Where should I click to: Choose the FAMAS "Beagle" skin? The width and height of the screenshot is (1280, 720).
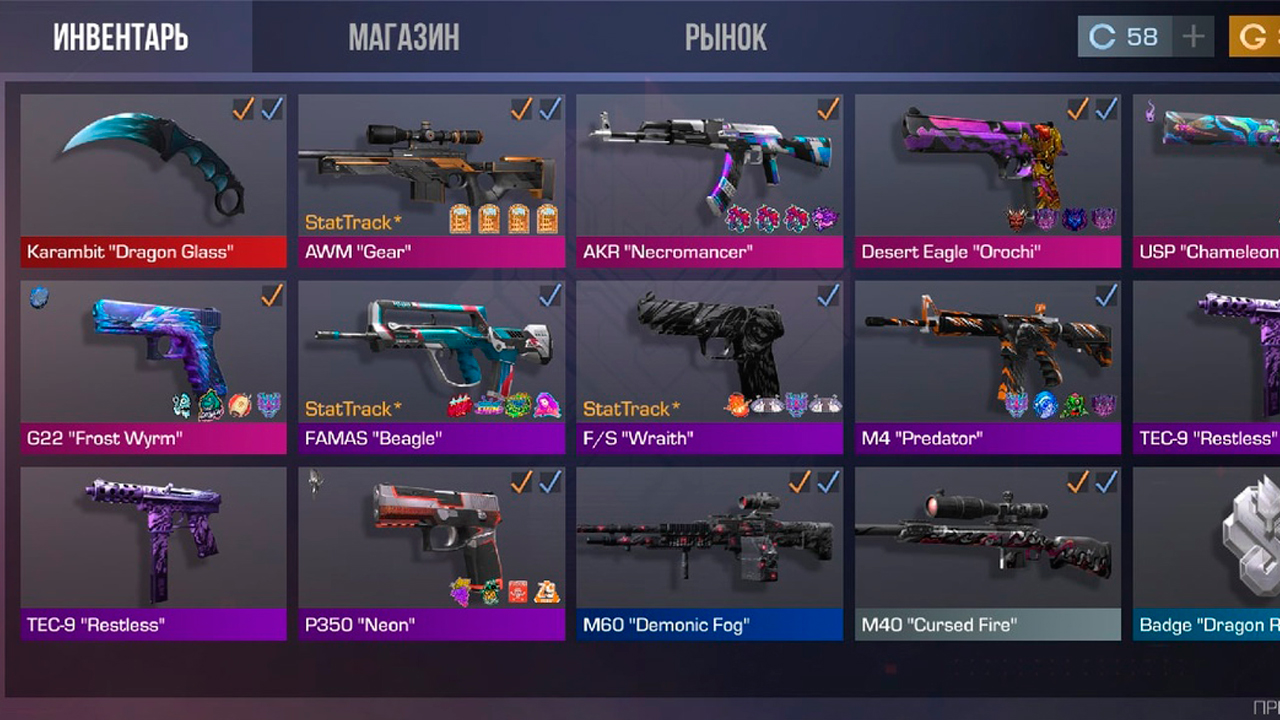pos(431,366)
